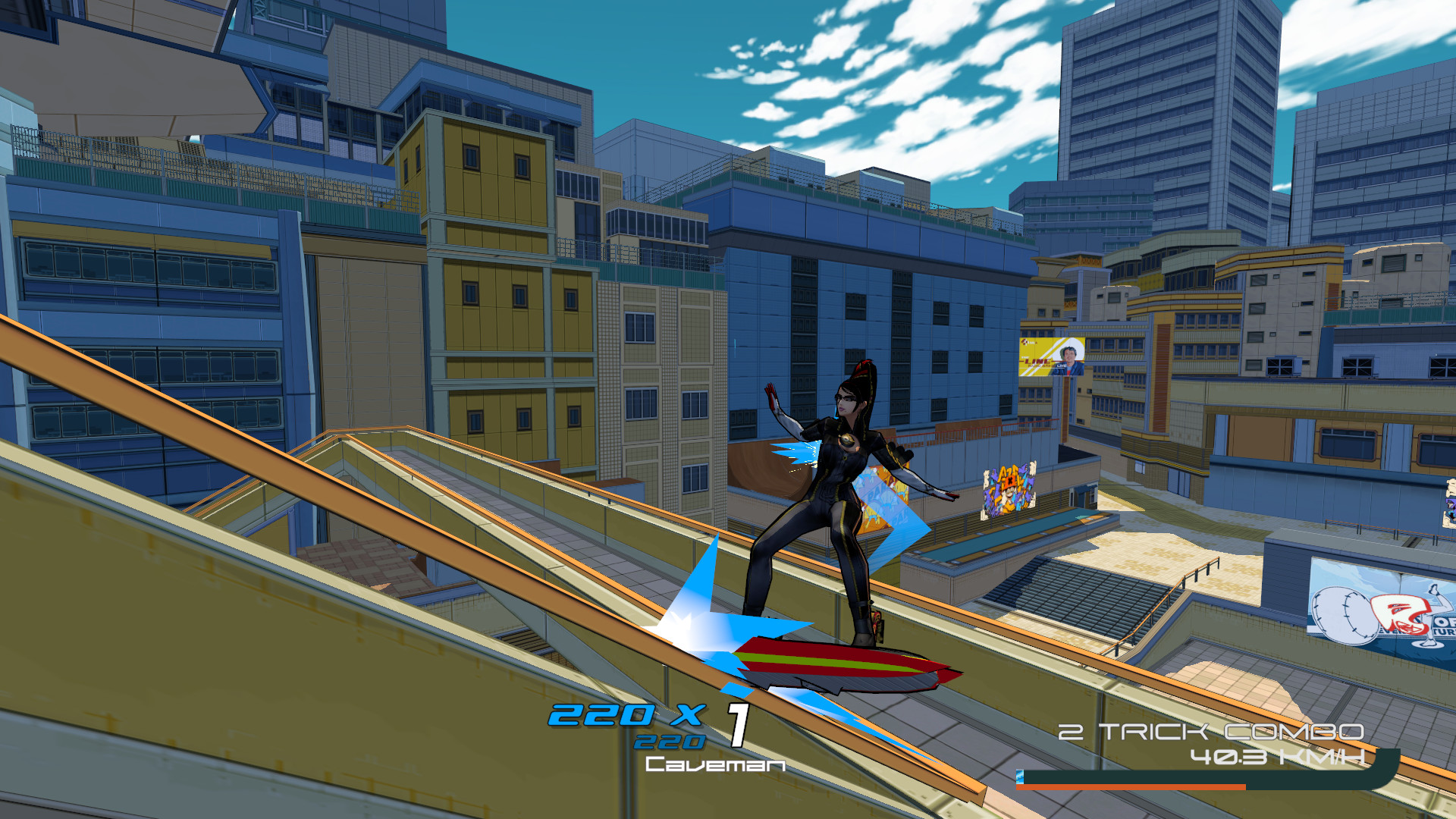Click the character icon on the boost meter
Image resolution: width=1456 pixels, height=819 pixels.
tap(1020, 777)
